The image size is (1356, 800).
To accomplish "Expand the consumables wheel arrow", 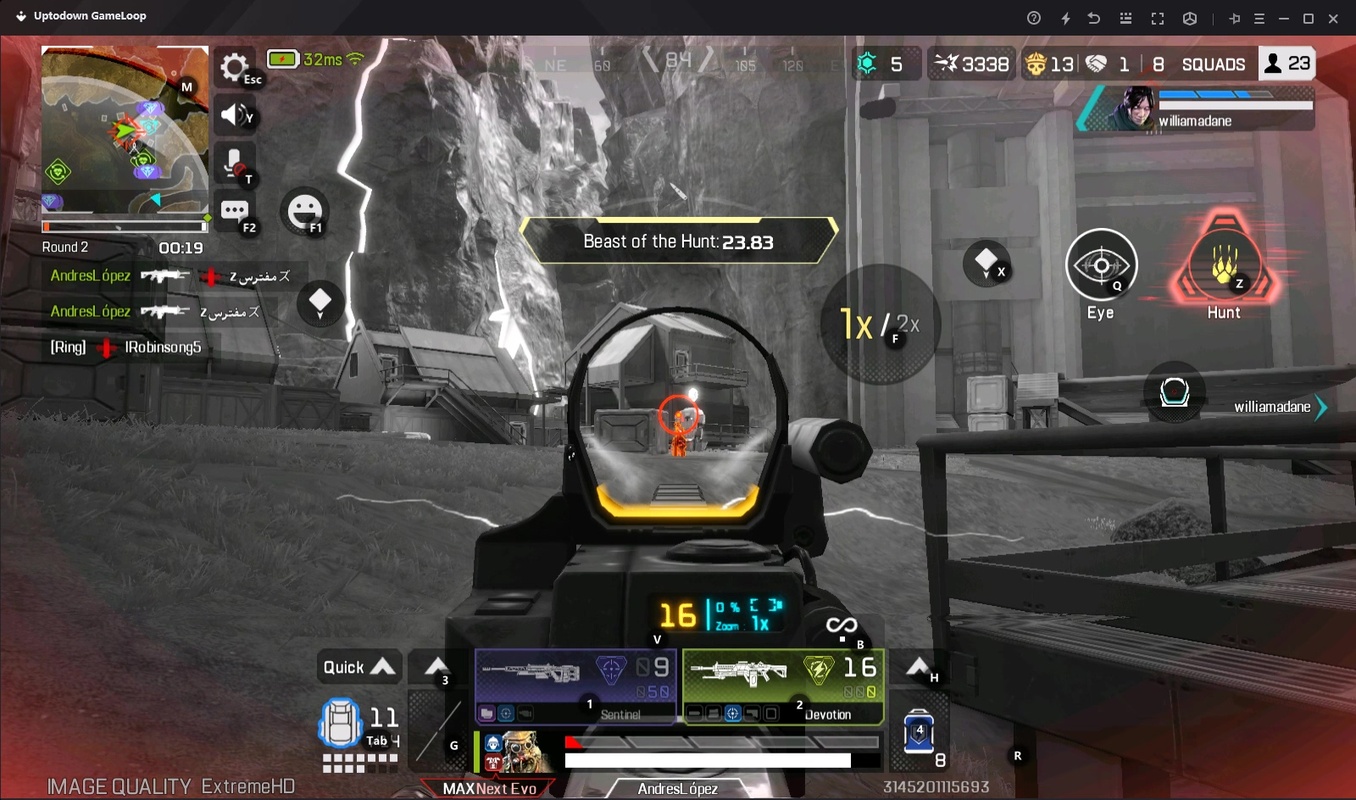I will pyautogui.click(x=918, y=667).
